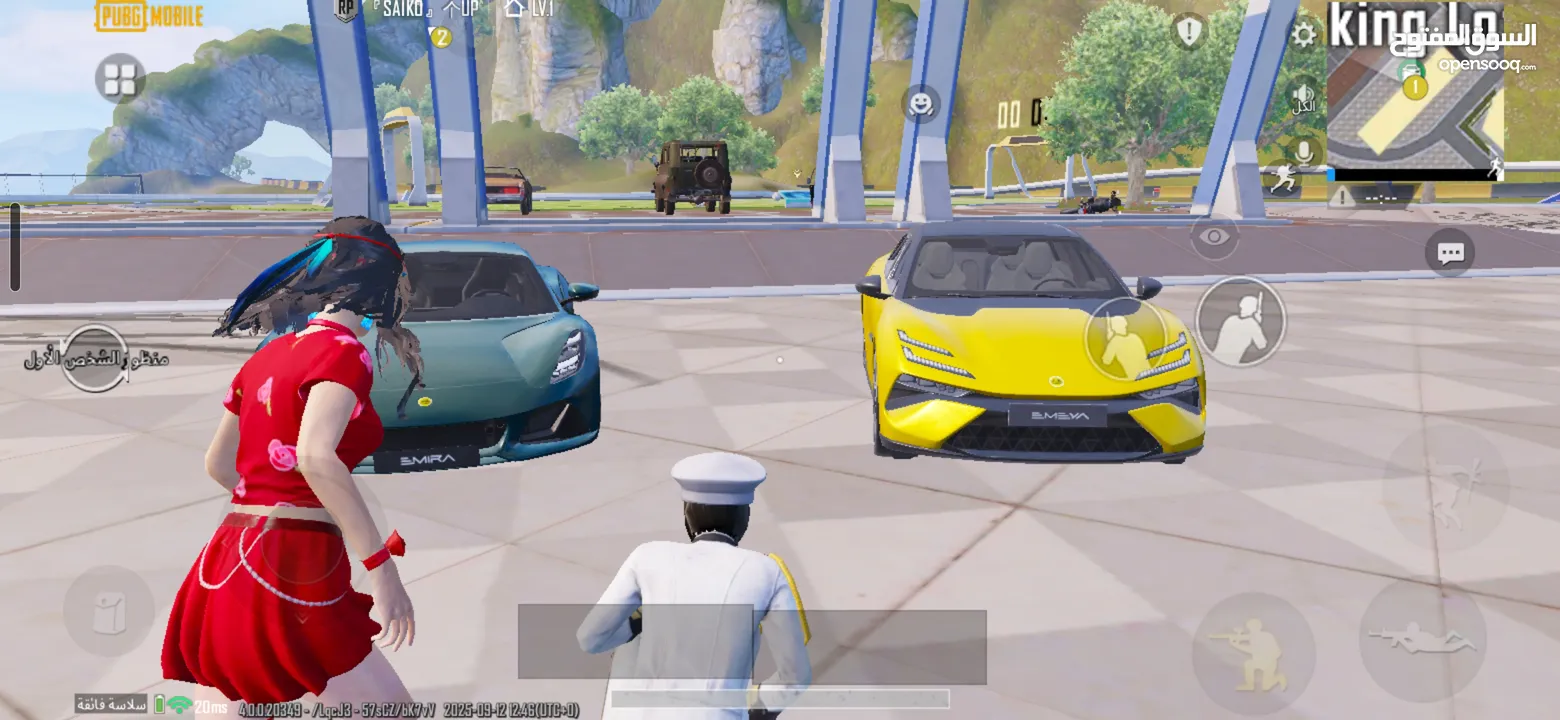
Task: Tap the jump button
Action: pos(1445,488)
